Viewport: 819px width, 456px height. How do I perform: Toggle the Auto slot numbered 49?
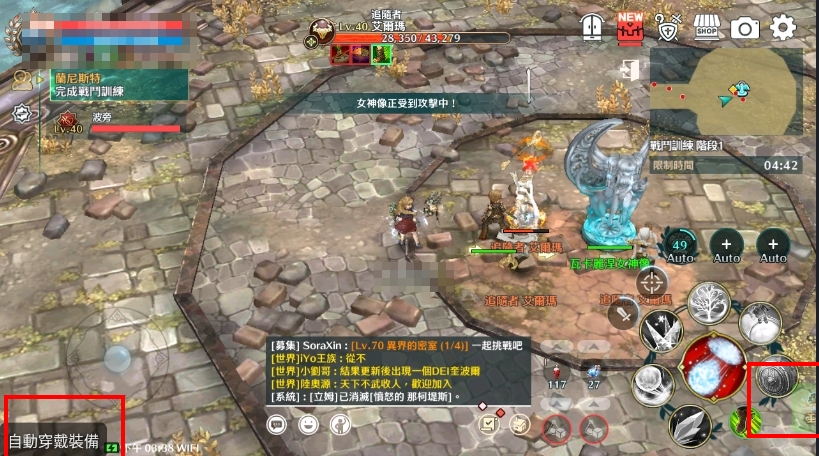681,245
